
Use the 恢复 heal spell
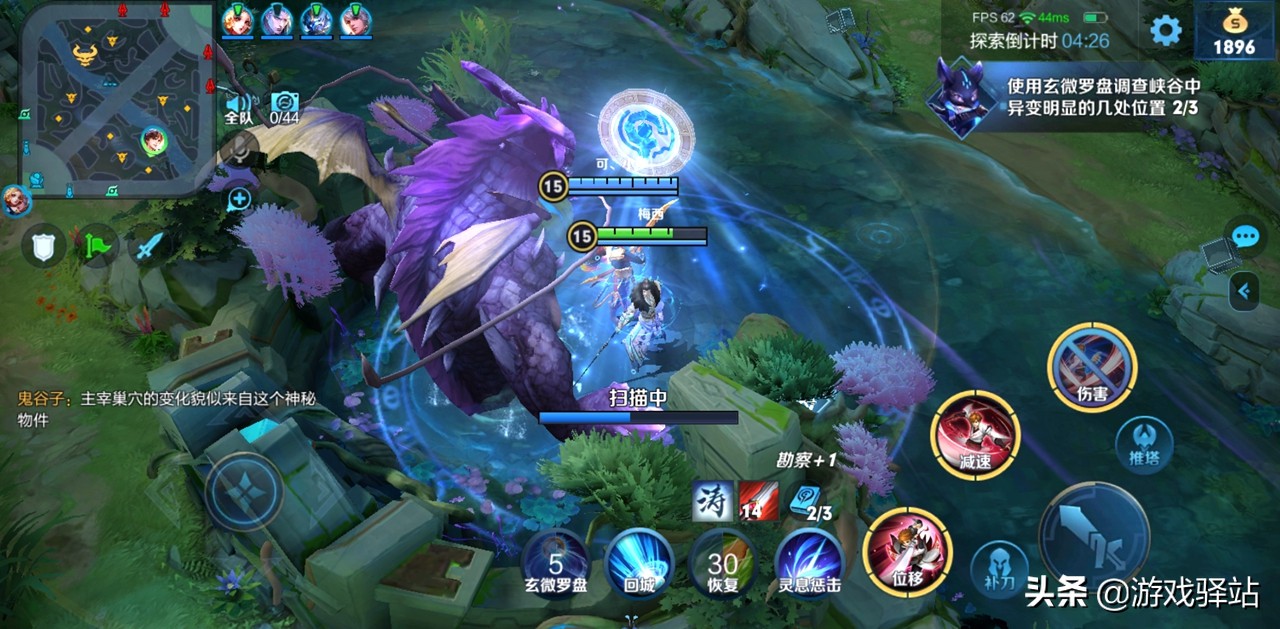[722, 561]
